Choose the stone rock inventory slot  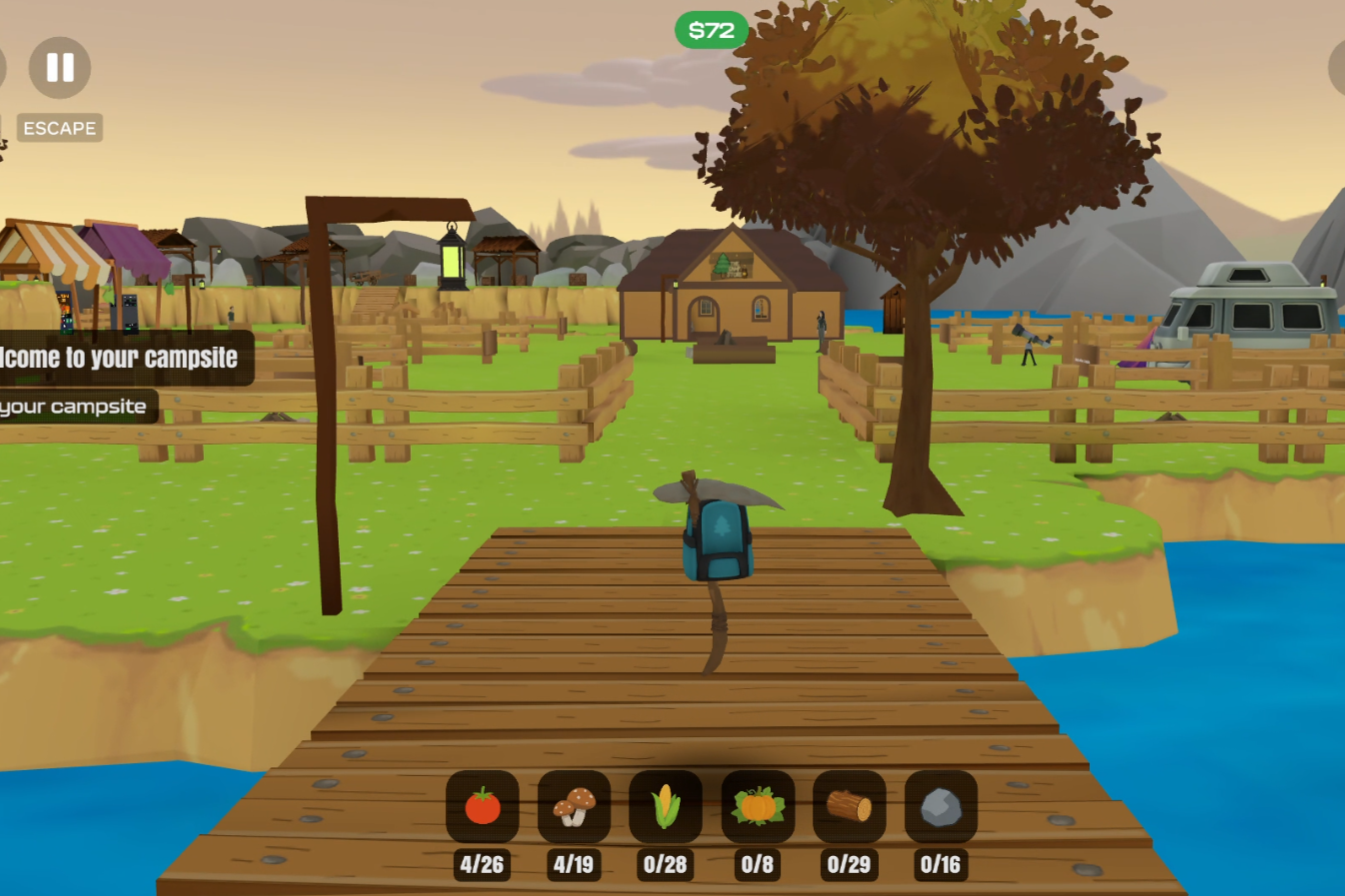941,806
